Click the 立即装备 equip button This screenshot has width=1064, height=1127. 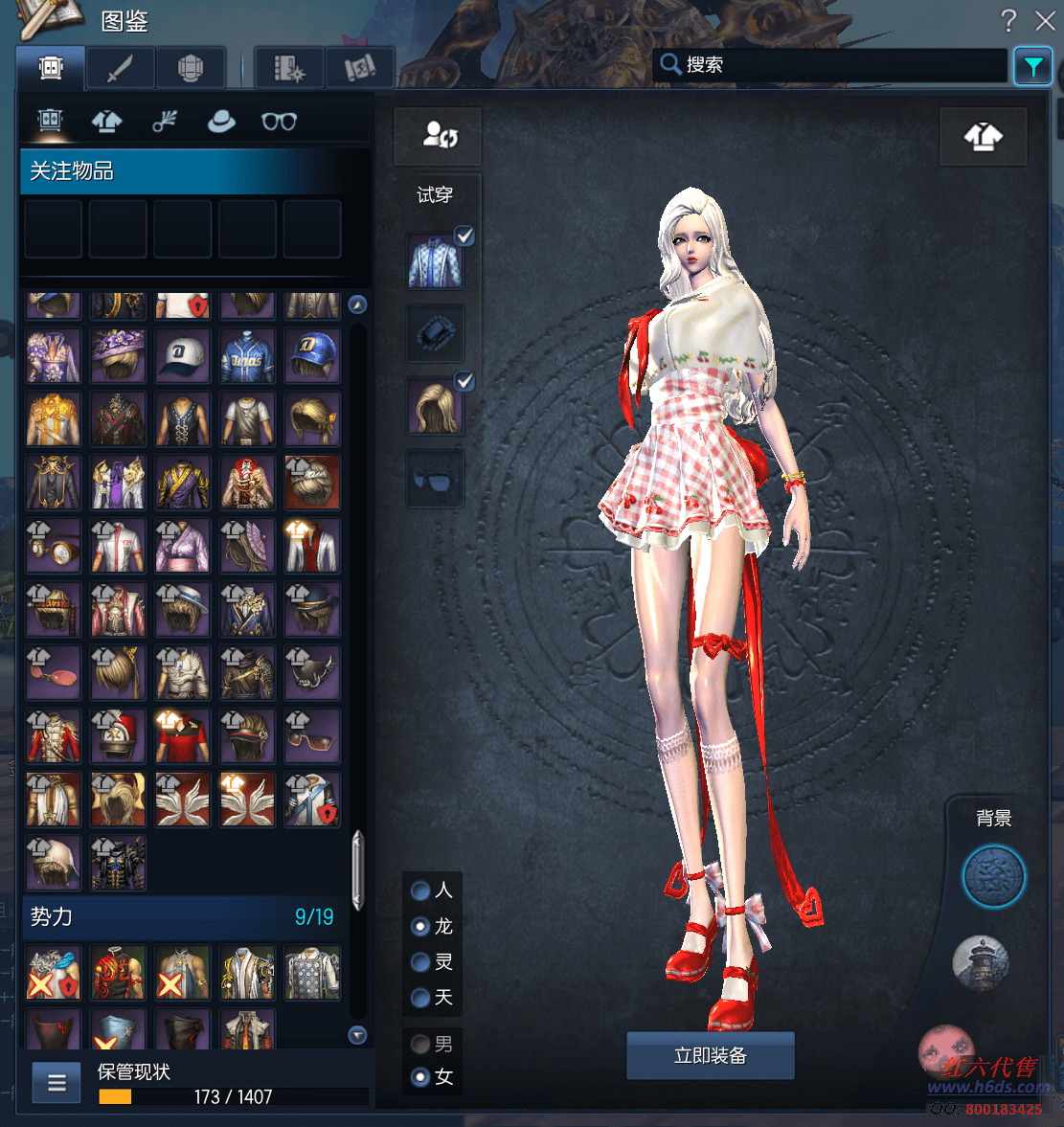[x=710, y=1055]
